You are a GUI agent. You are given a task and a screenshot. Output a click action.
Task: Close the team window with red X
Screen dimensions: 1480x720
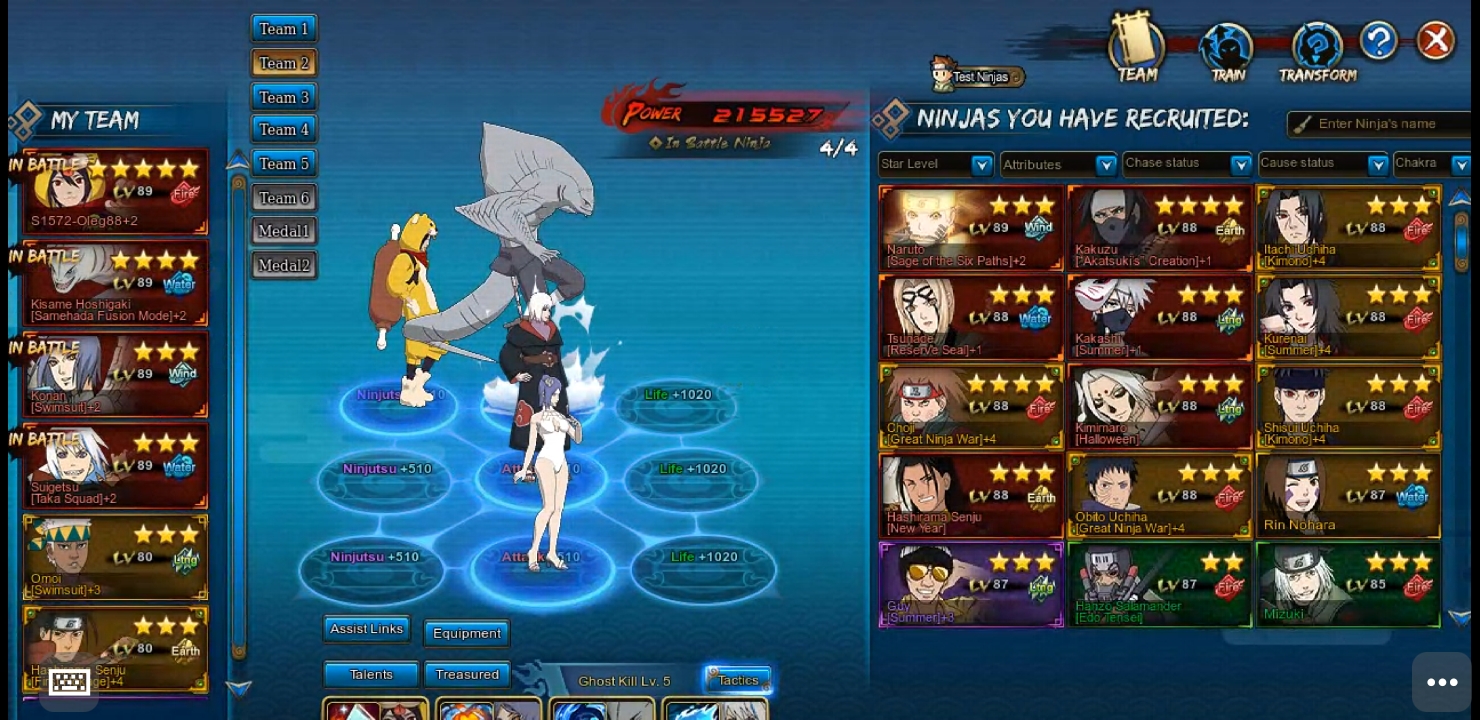(1436, 41)
